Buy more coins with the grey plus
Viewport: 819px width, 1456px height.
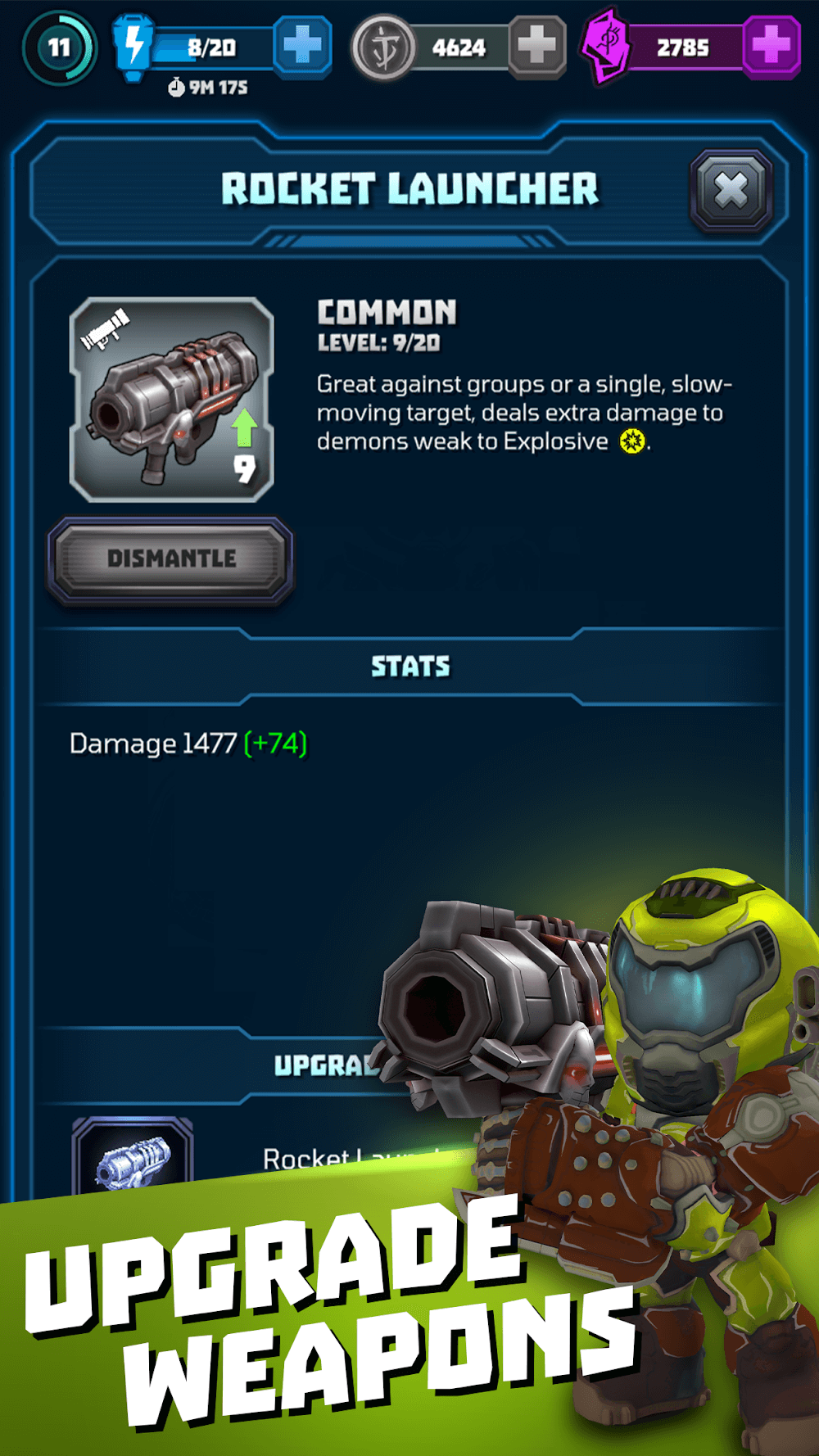536,47
